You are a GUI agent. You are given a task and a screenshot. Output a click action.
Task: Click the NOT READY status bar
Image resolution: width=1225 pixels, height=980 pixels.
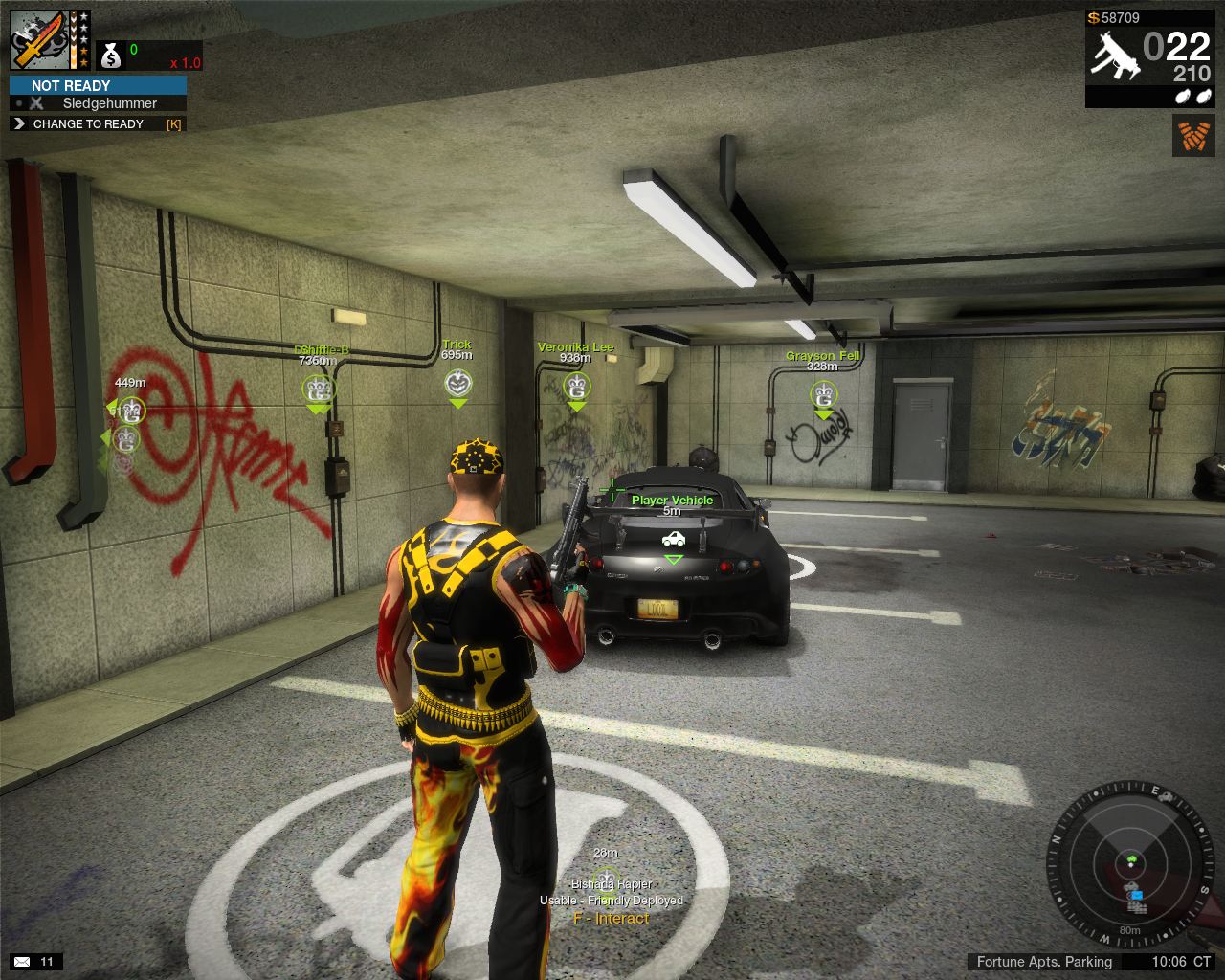click(98, 85)
